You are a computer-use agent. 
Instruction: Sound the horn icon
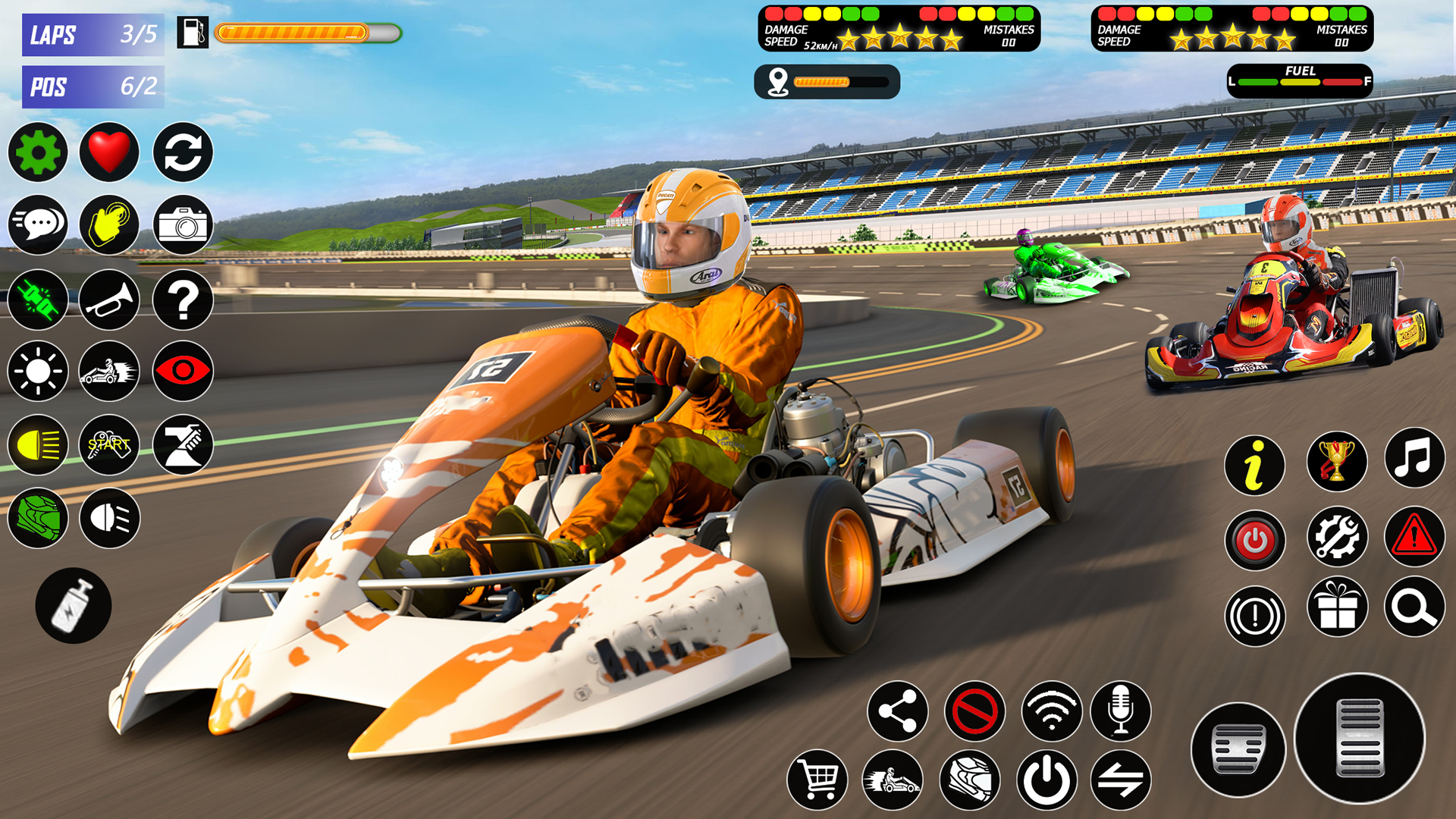[x=109, y=299]
